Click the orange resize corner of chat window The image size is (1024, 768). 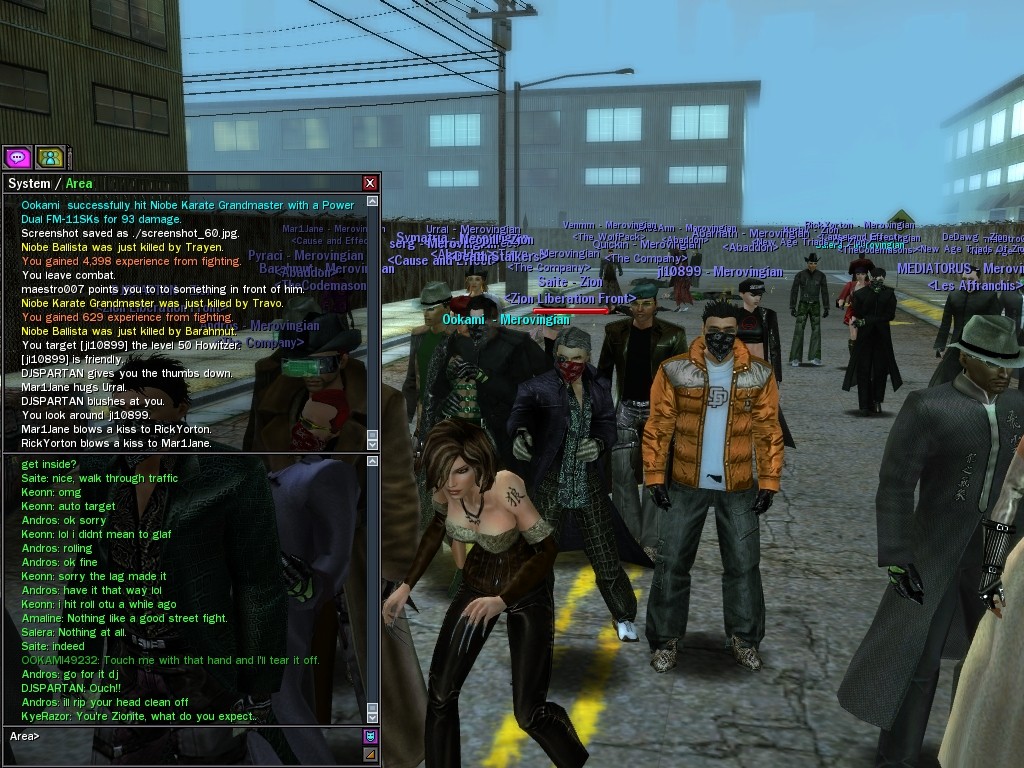[370, 754]
